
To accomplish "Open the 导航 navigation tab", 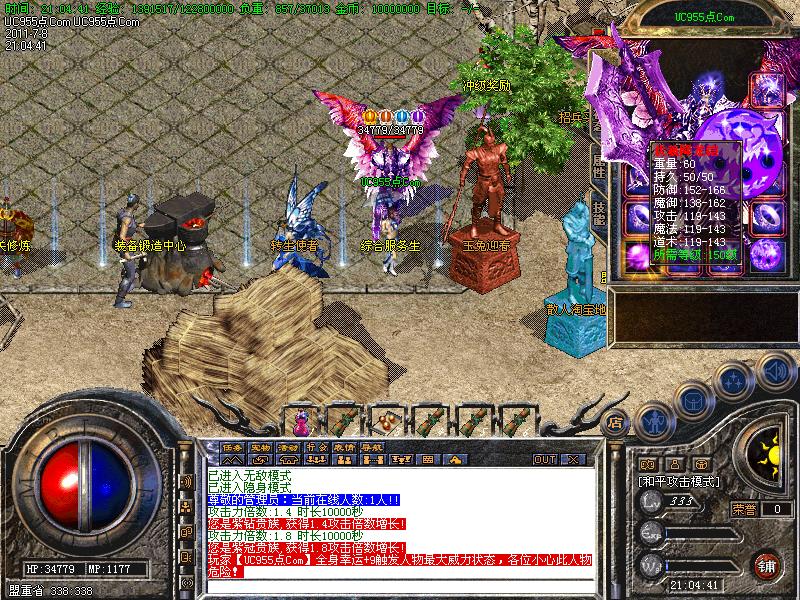I will 372,446.
